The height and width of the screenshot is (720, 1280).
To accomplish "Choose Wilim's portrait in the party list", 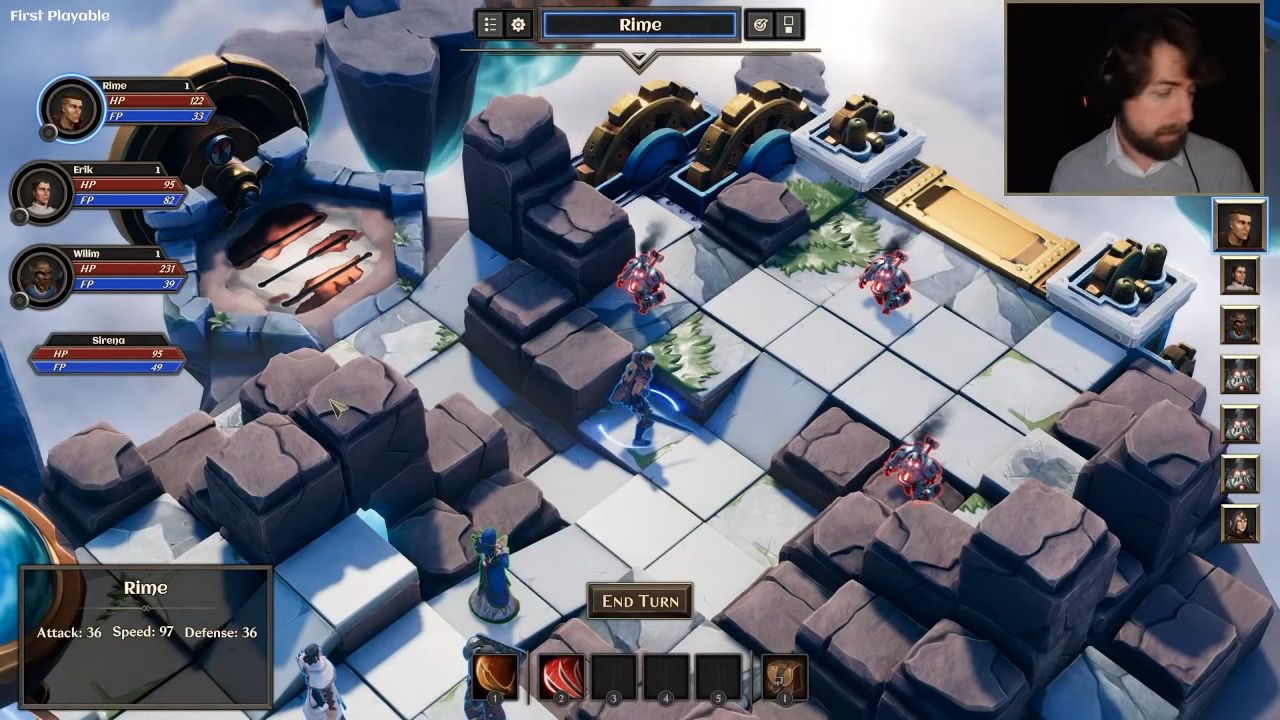I will coord(41,275).
